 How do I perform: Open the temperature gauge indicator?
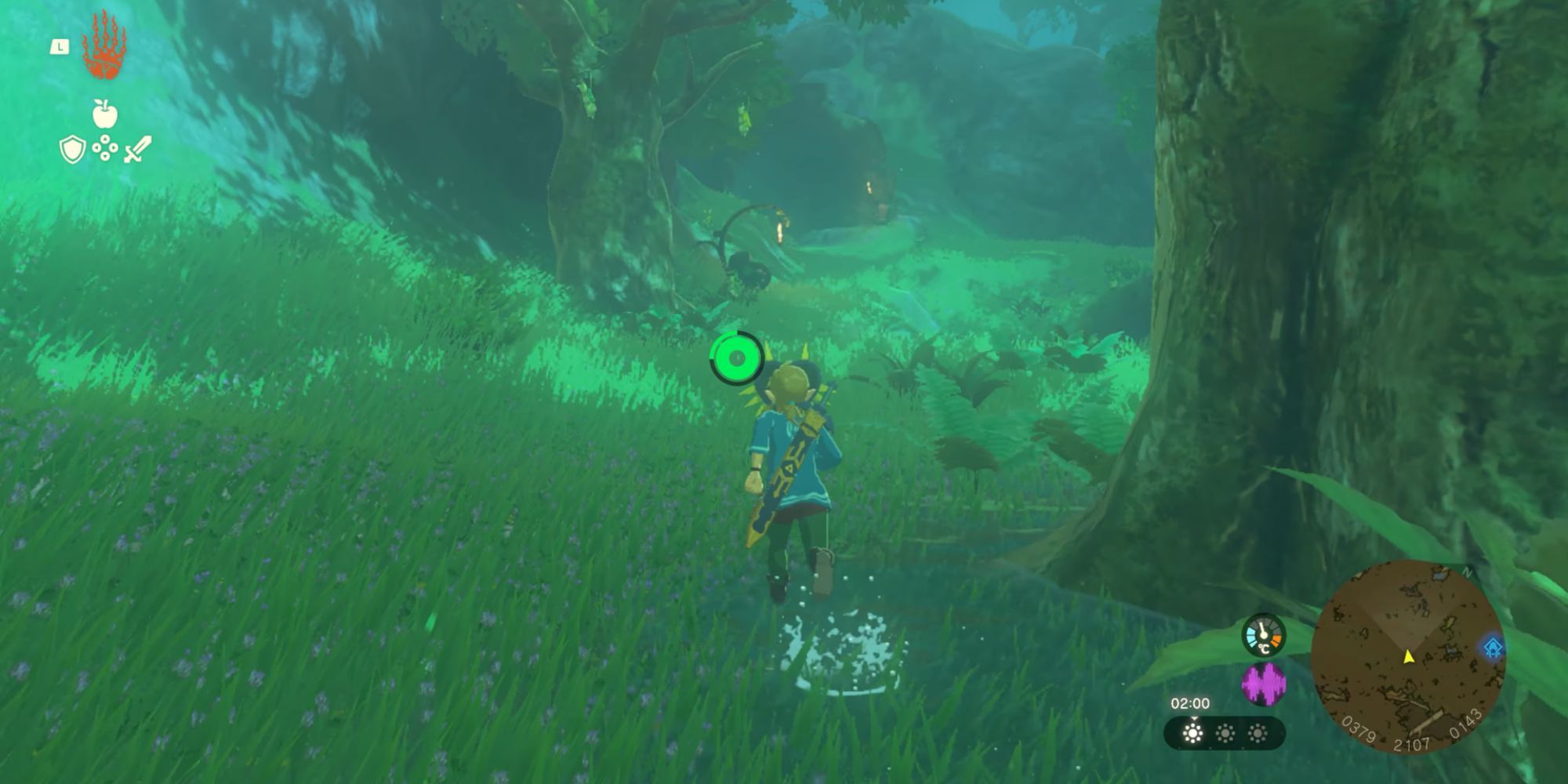click(1263, 633)
